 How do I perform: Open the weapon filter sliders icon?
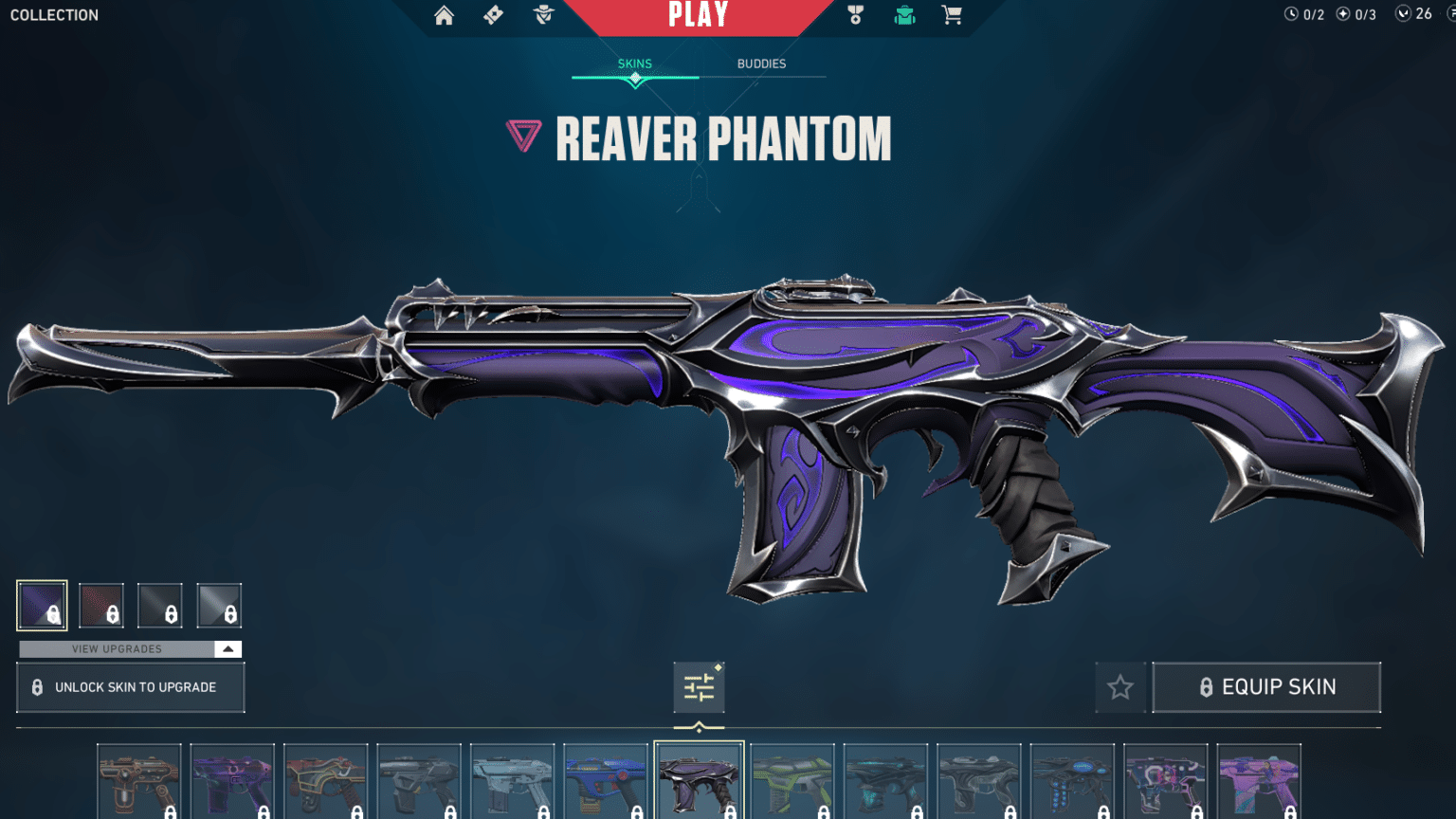(699, 687)
